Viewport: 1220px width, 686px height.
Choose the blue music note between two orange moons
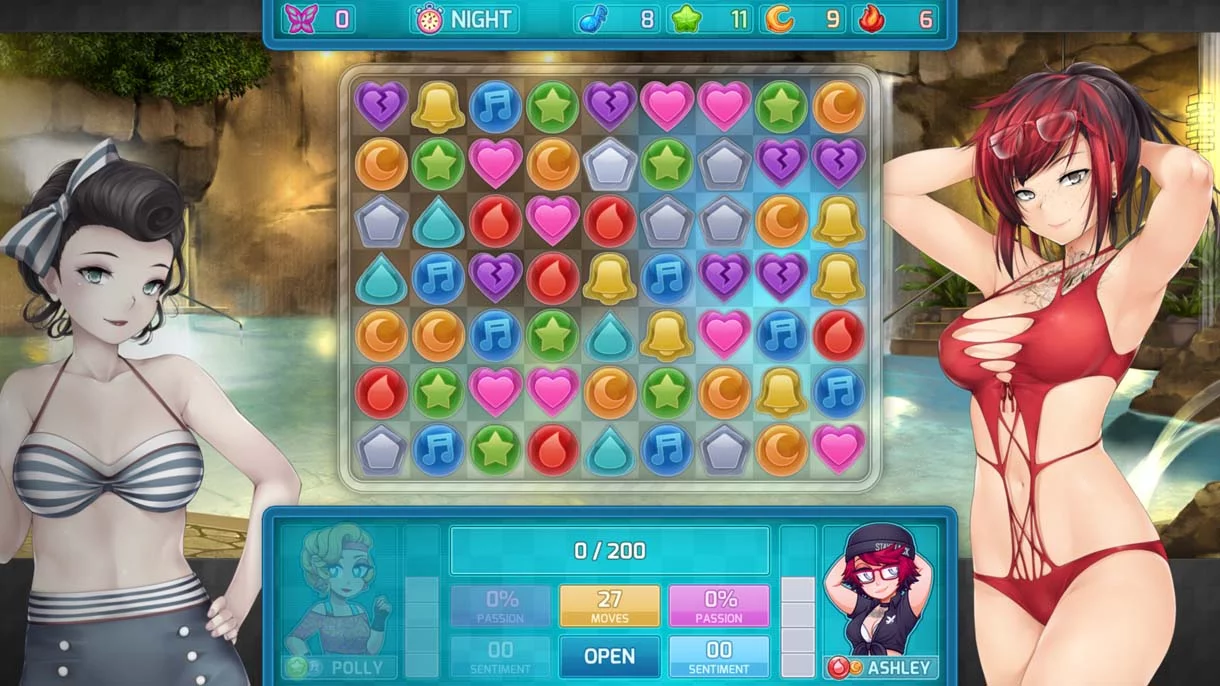[x=495, y=335]
